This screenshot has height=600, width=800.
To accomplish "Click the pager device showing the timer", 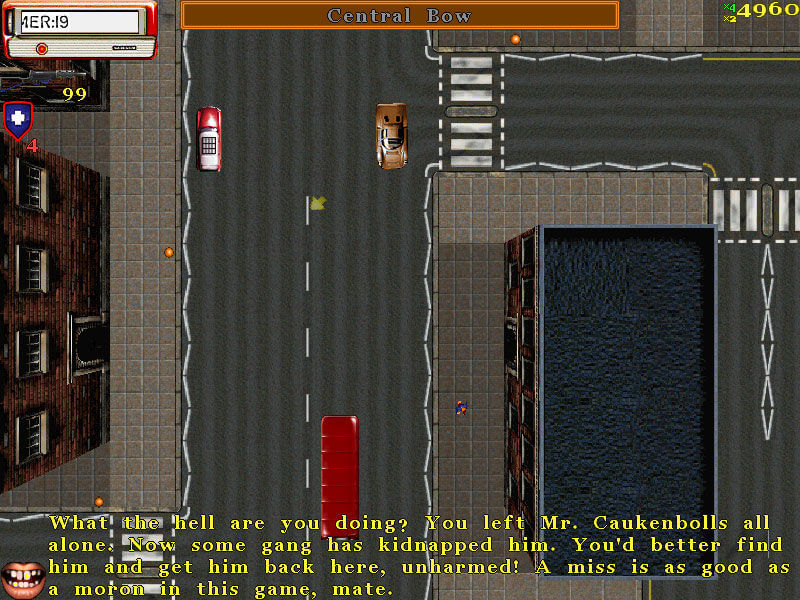I will click(78, 29).
